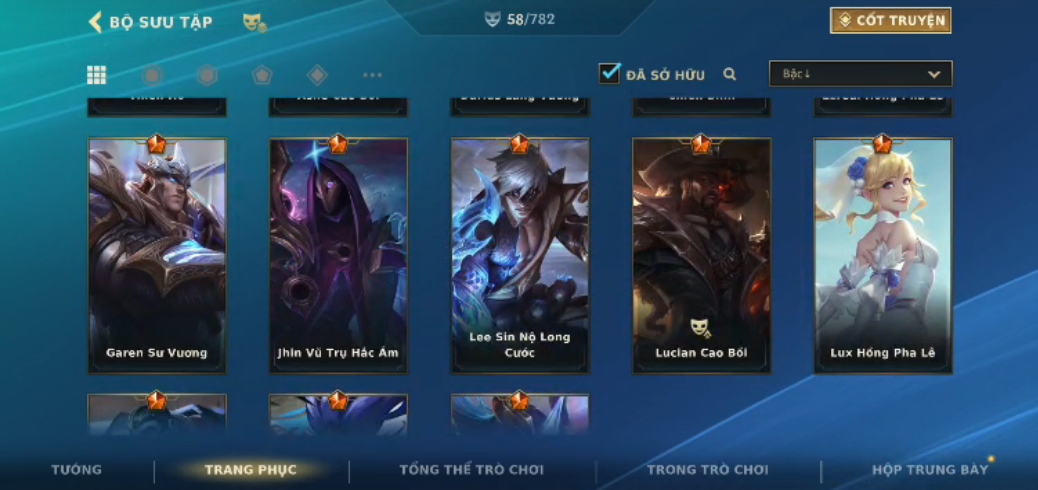Select the Garen Sư Vương skin card

coord(157,255)
